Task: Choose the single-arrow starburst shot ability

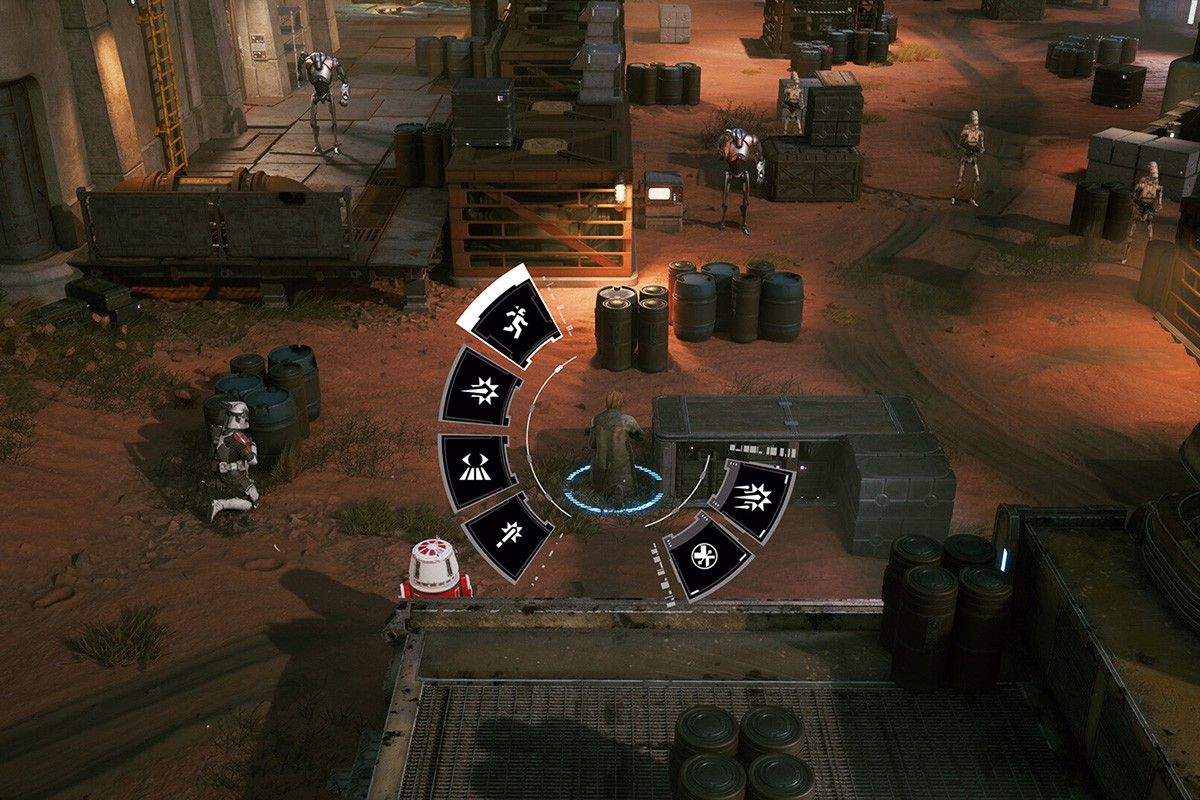Action: 481,387
